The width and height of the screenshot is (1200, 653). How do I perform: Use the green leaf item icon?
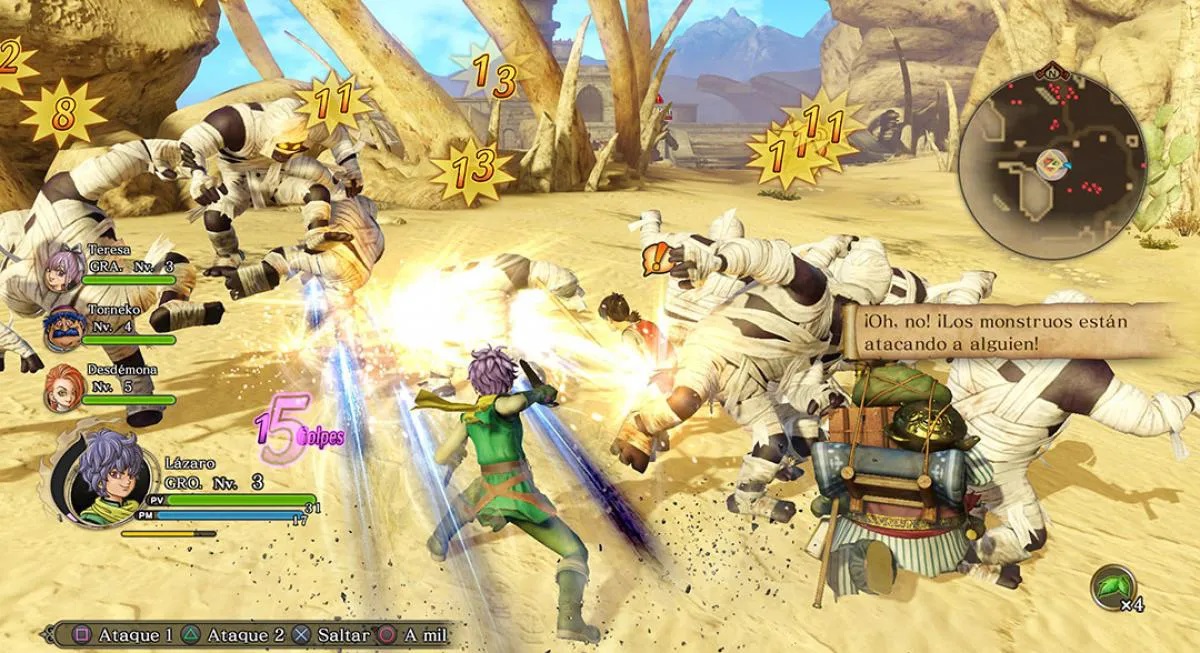point(1112,585)
